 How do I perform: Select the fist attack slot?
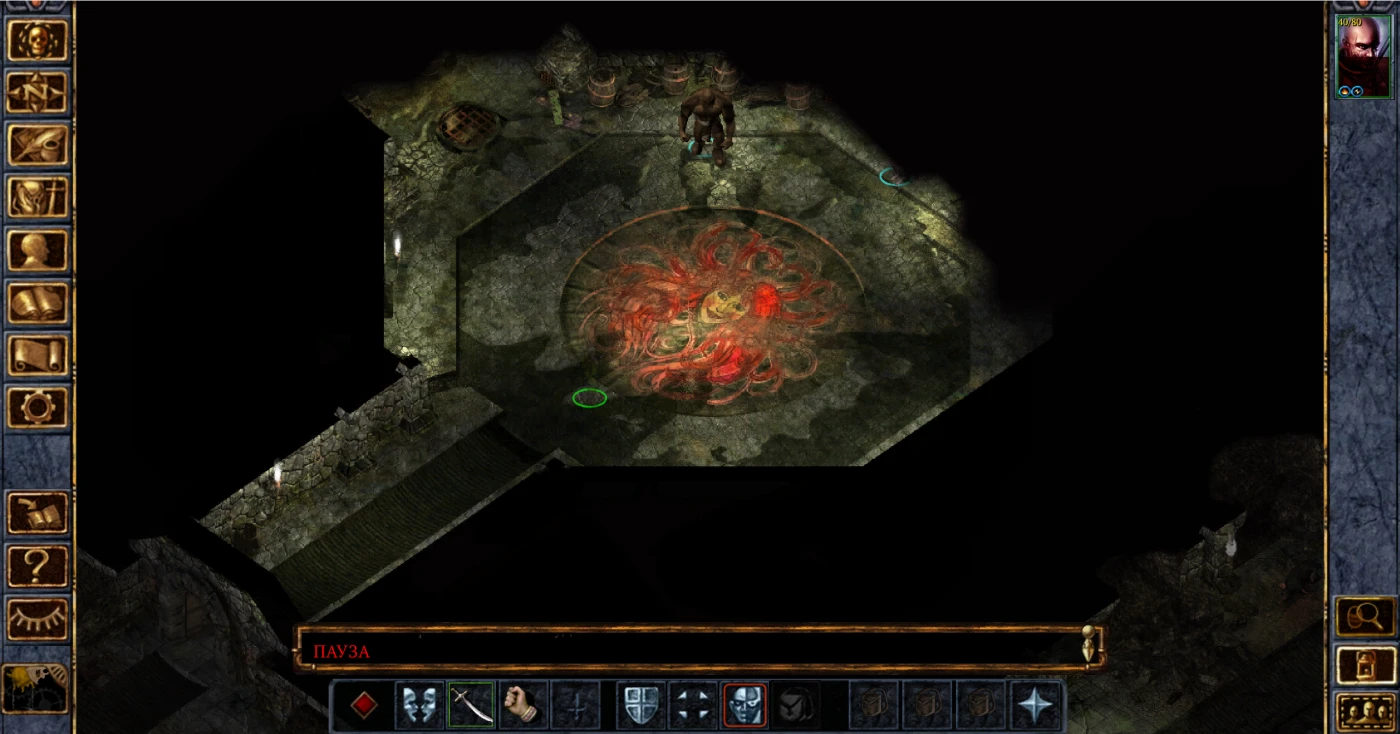(523, 705)
